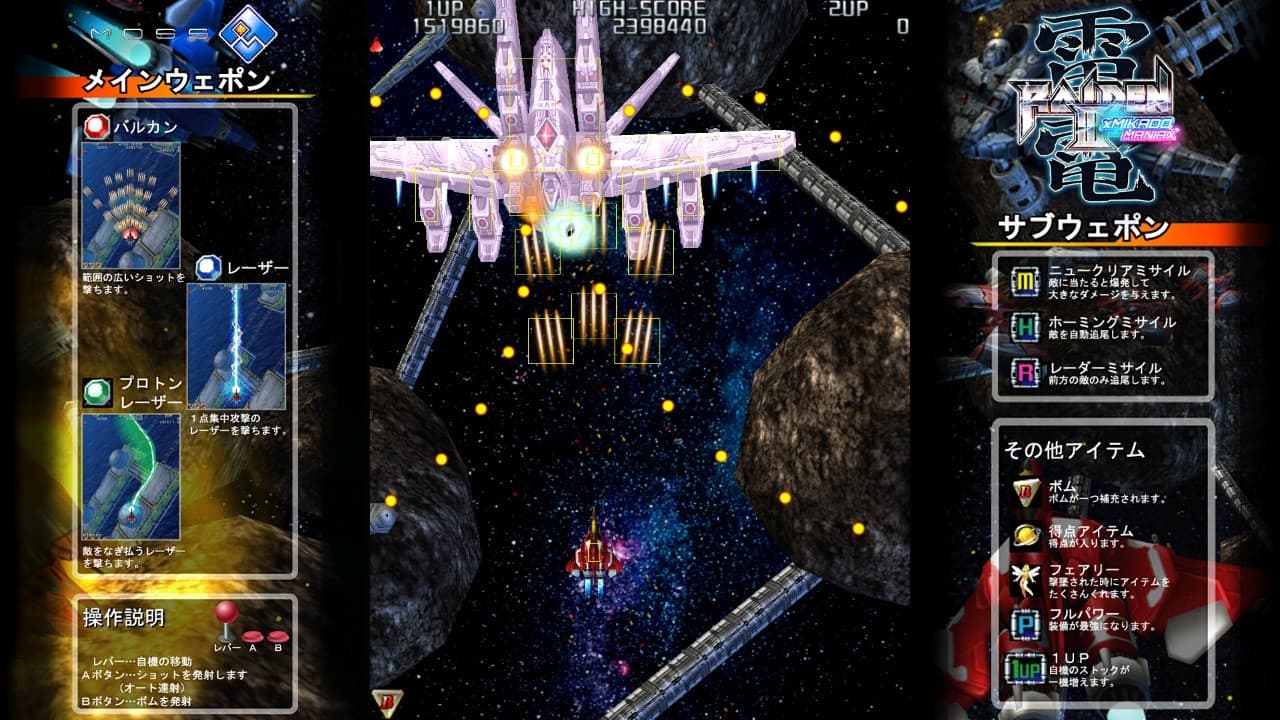Choose the pink R Radar Missile icon
This screenshot has width=1280, height=720.
tap(1024, 373)
